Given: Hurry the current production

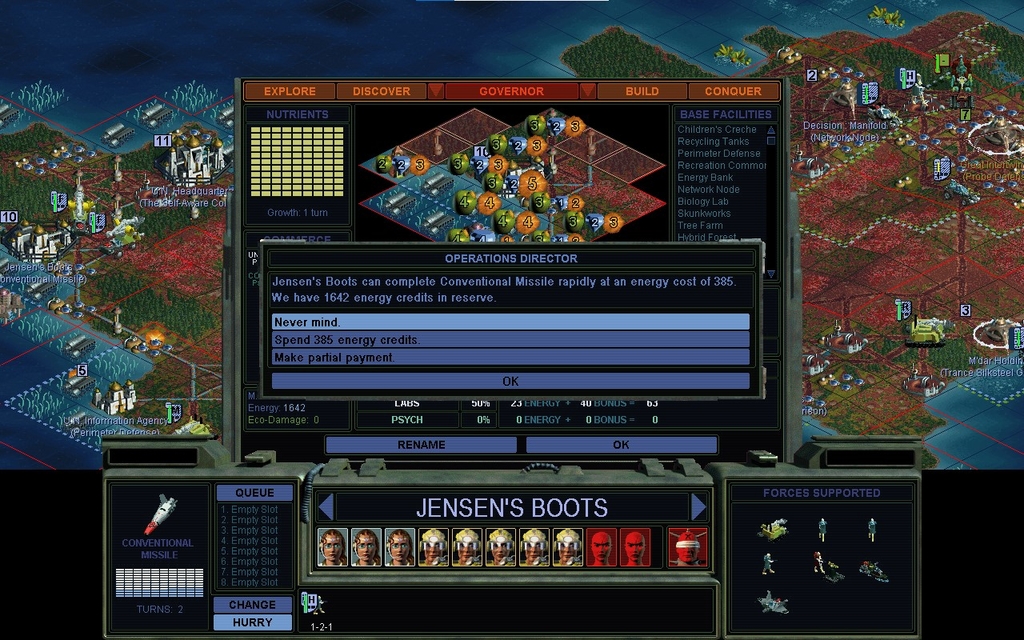Looking at the screenshot, I should pos(252,622).
